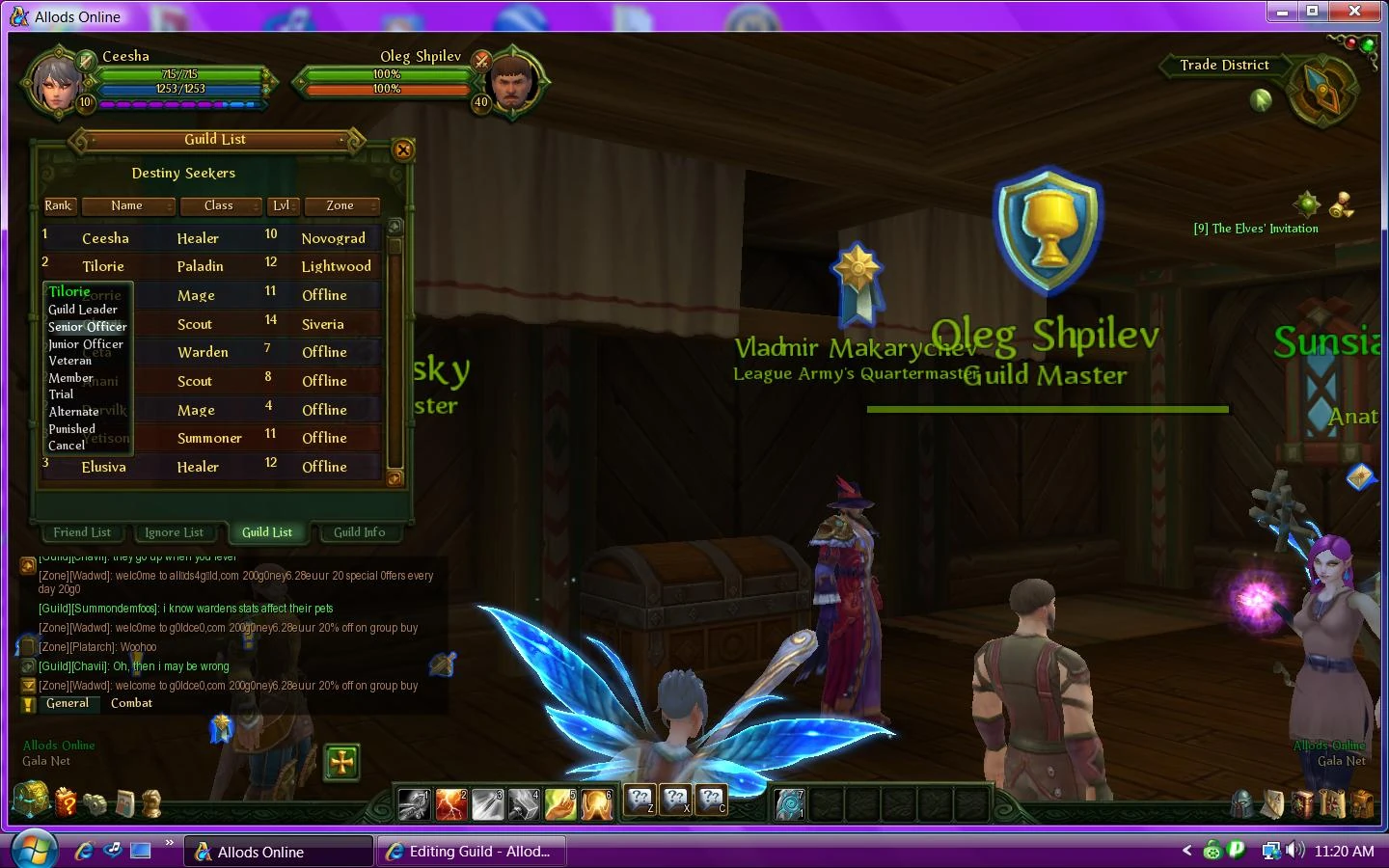The width and height of the screenshot is (1389, 868).
Task: Open the Name column sort dropdown
Action: tap(128, 205)
